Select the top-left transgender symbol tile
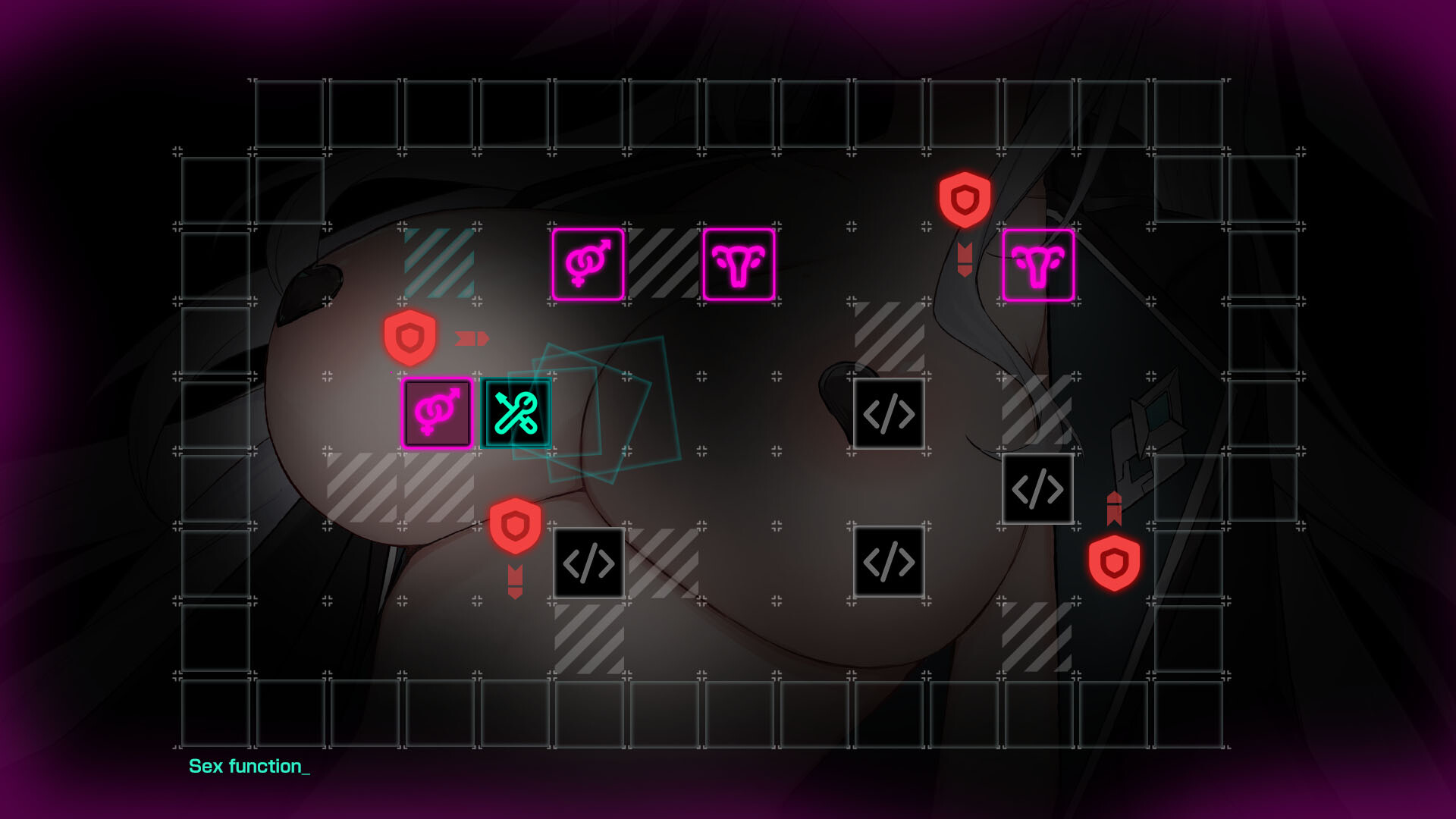 pos(589,265)
